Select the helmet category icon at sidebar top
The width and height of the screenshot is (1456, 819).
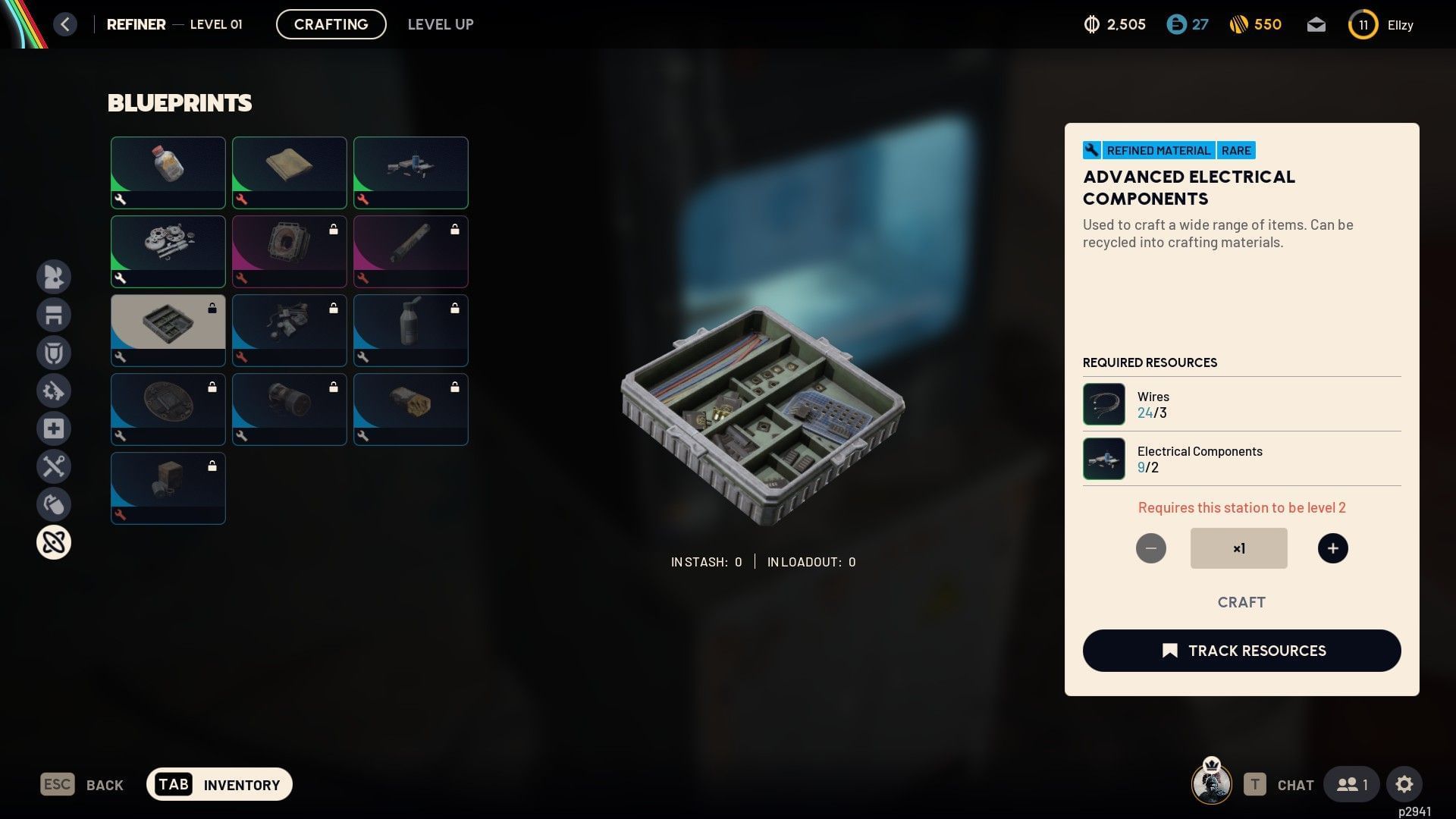pos(54,277)
